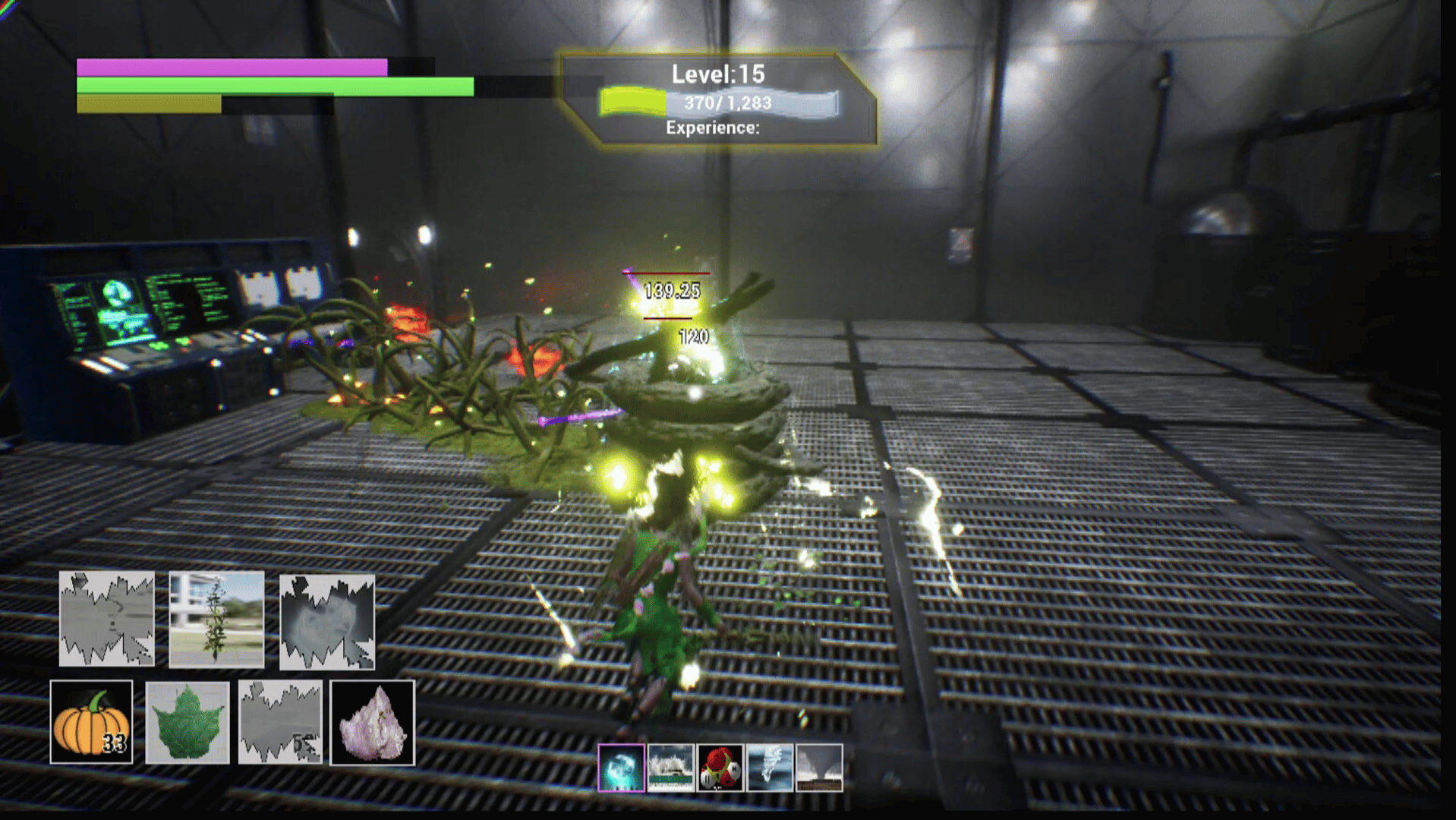
Task: Choose the green leaf item slot
Action: tap(187, 722)
